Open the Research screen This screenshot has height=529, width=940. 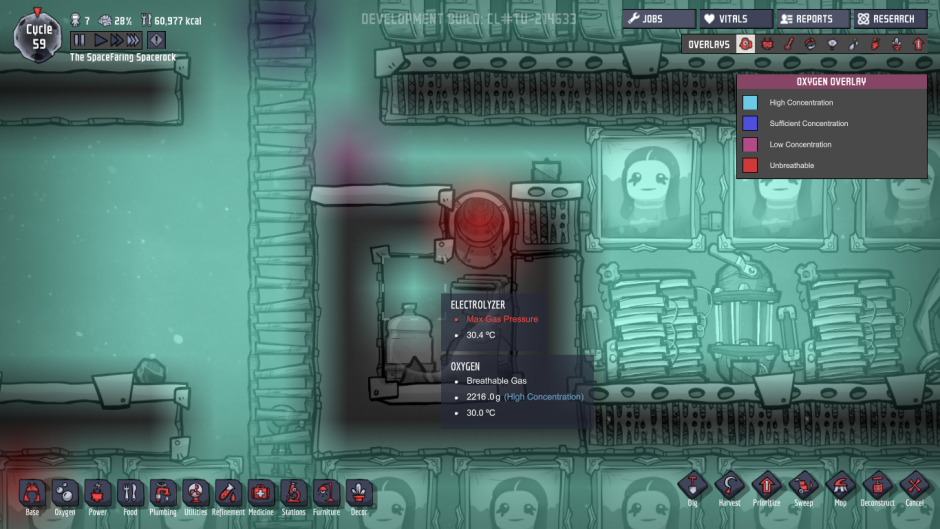pos(889,19)
